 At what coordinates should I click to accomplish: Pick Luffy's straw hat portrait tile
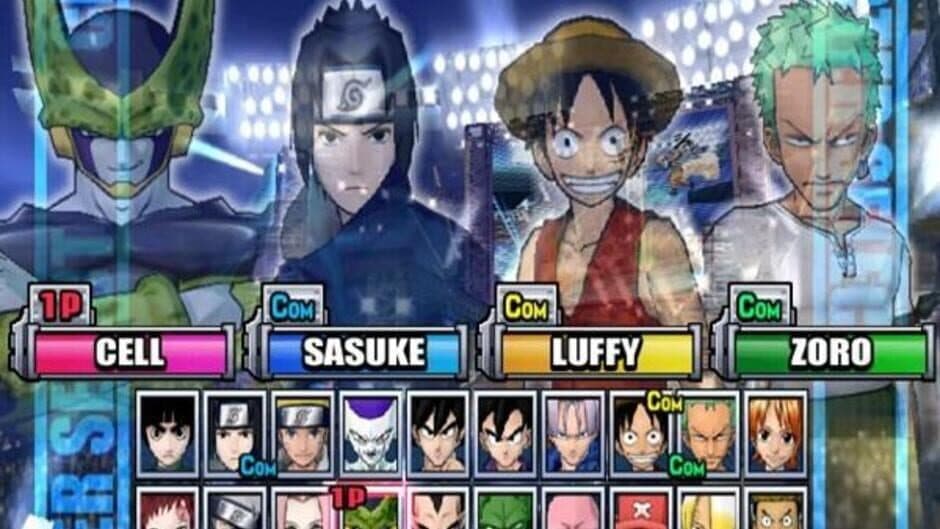(x=641, y=432)
